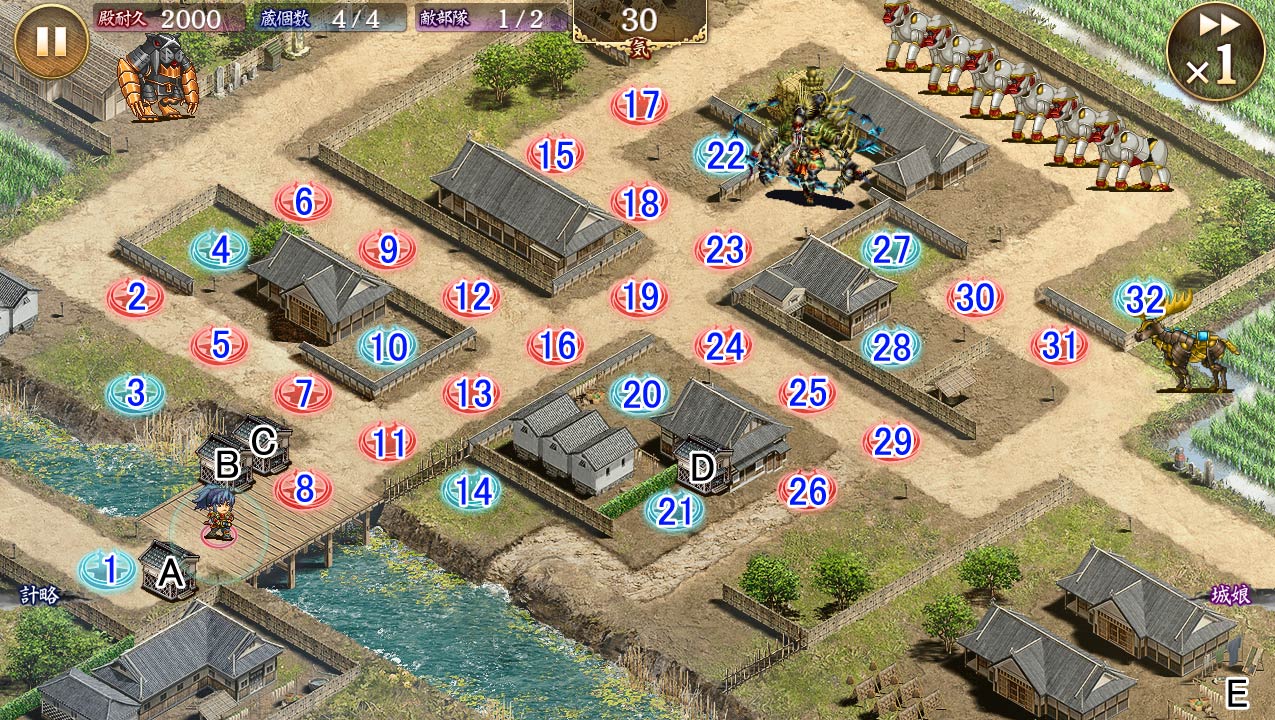The width and height of the screenshot is (1275, 720).
Task: Choose red placement tile 29
Action: click(x=891, y=441)
